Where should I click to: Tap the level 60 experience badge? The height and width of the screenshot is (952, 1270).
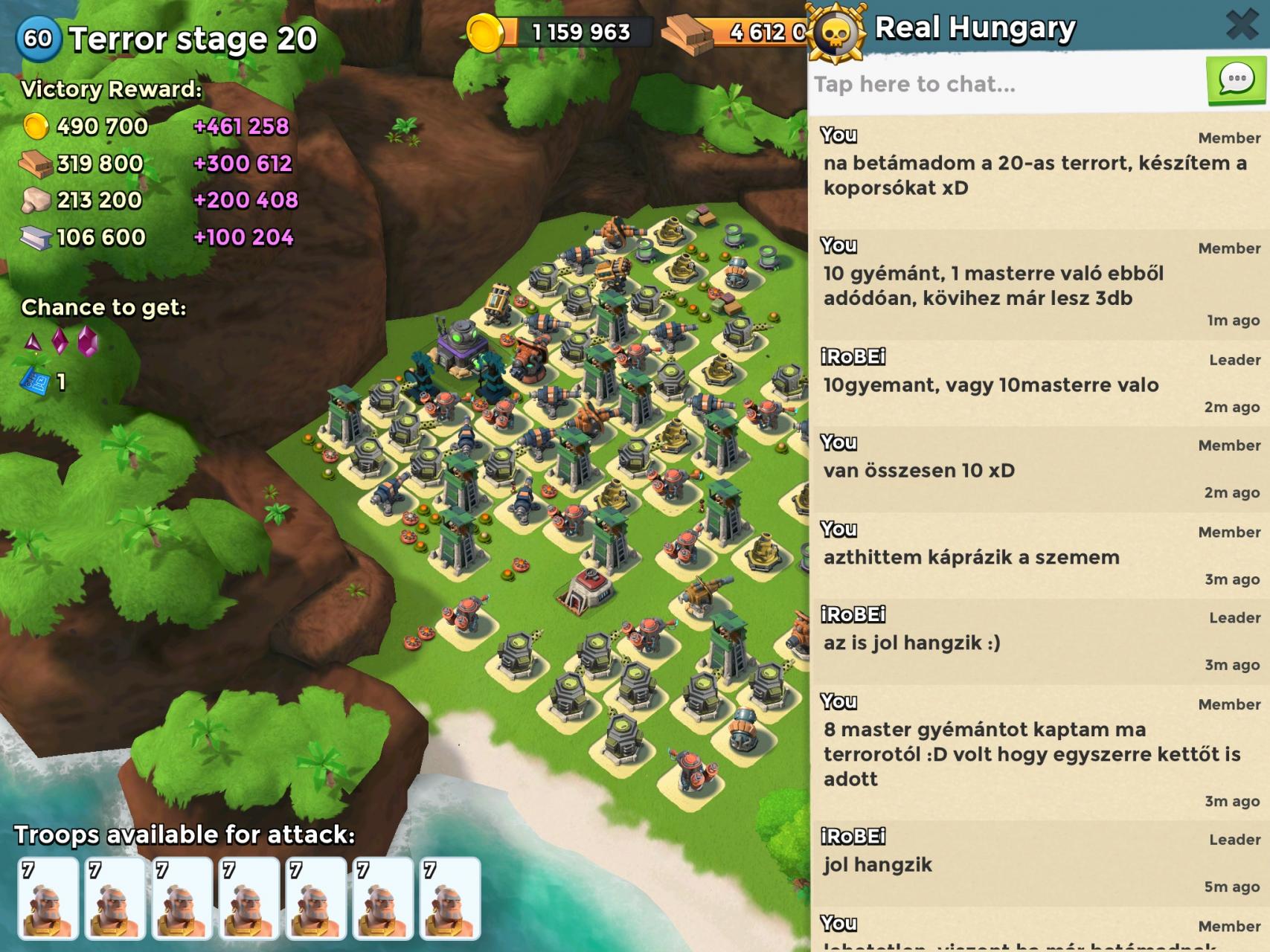[38, 38]
